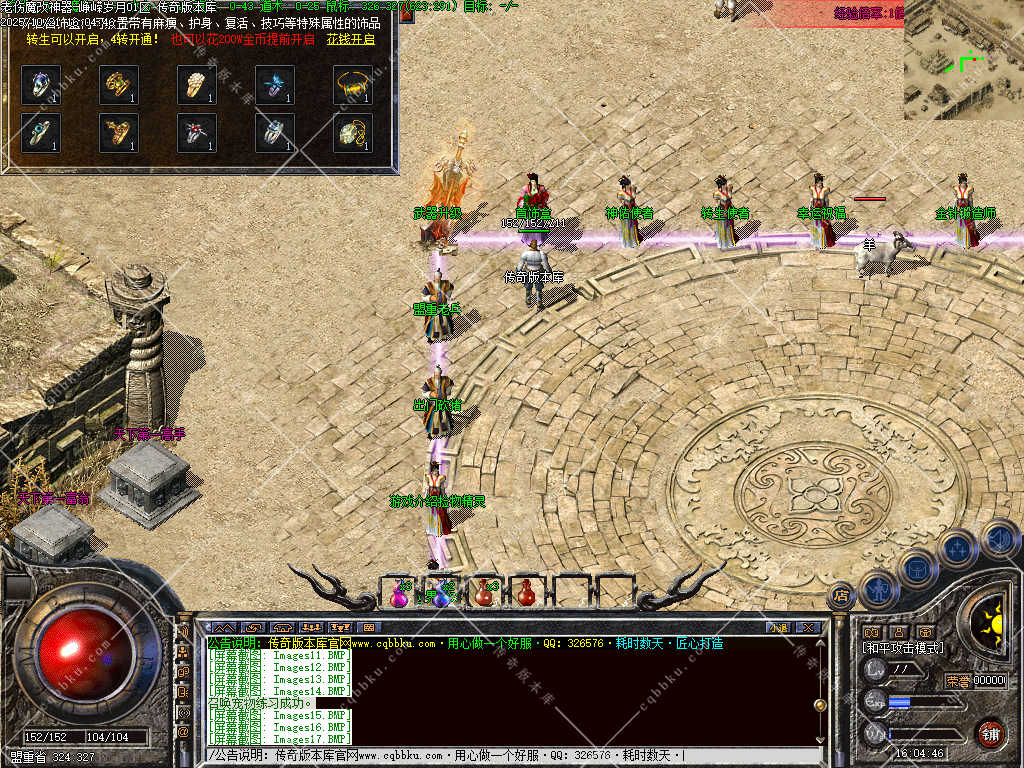
Task: Select the blue butterfly ring
Action: click(x=275, y=86)
